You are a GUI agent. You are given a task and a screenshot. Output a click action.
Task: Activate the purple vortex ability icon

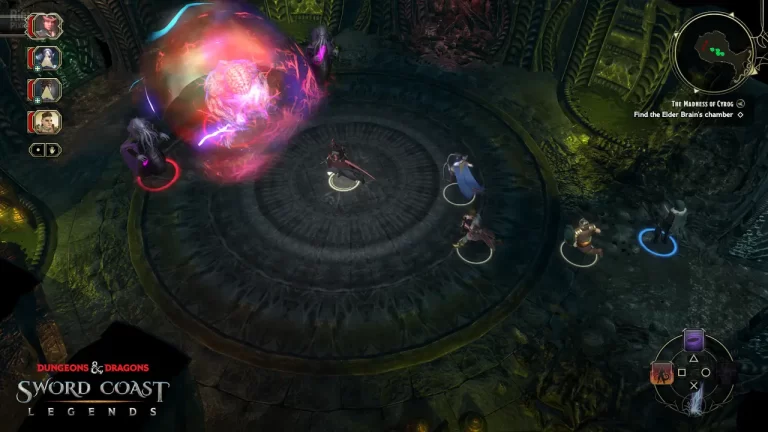pyautogui.click(x=694, y=342)
